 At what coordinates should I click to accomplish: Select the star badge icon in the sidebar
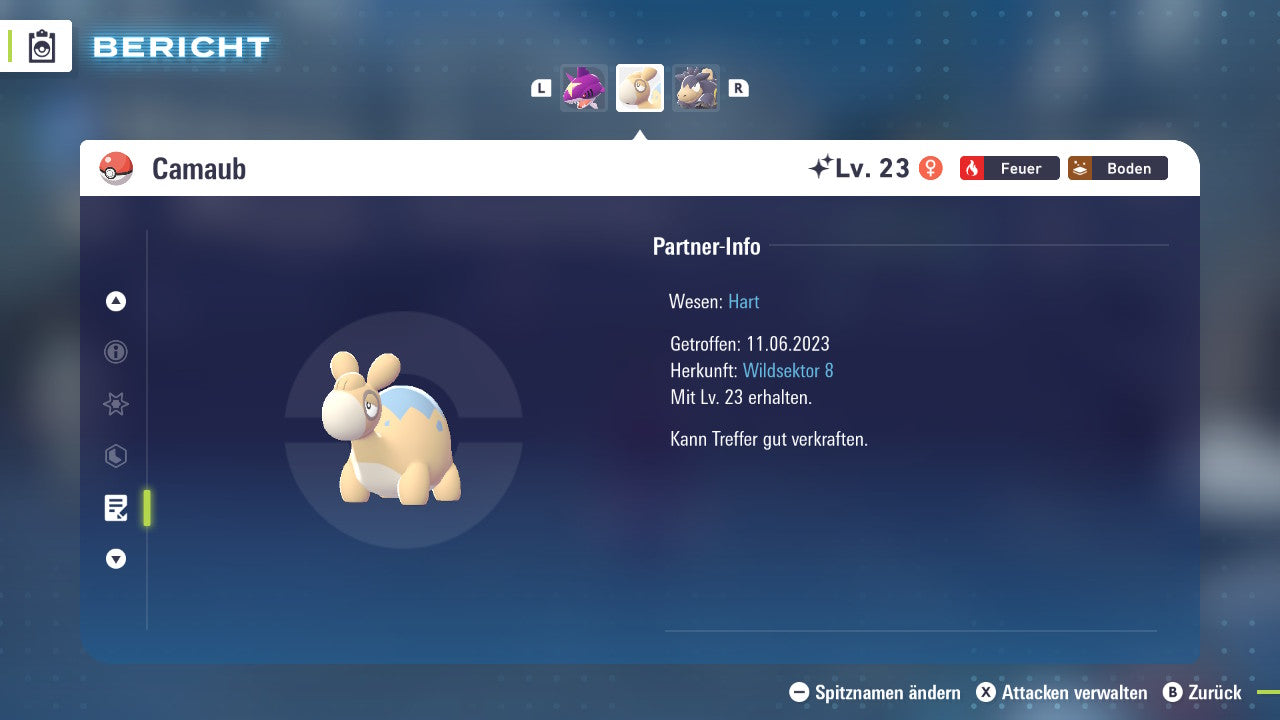coord(115,404)
